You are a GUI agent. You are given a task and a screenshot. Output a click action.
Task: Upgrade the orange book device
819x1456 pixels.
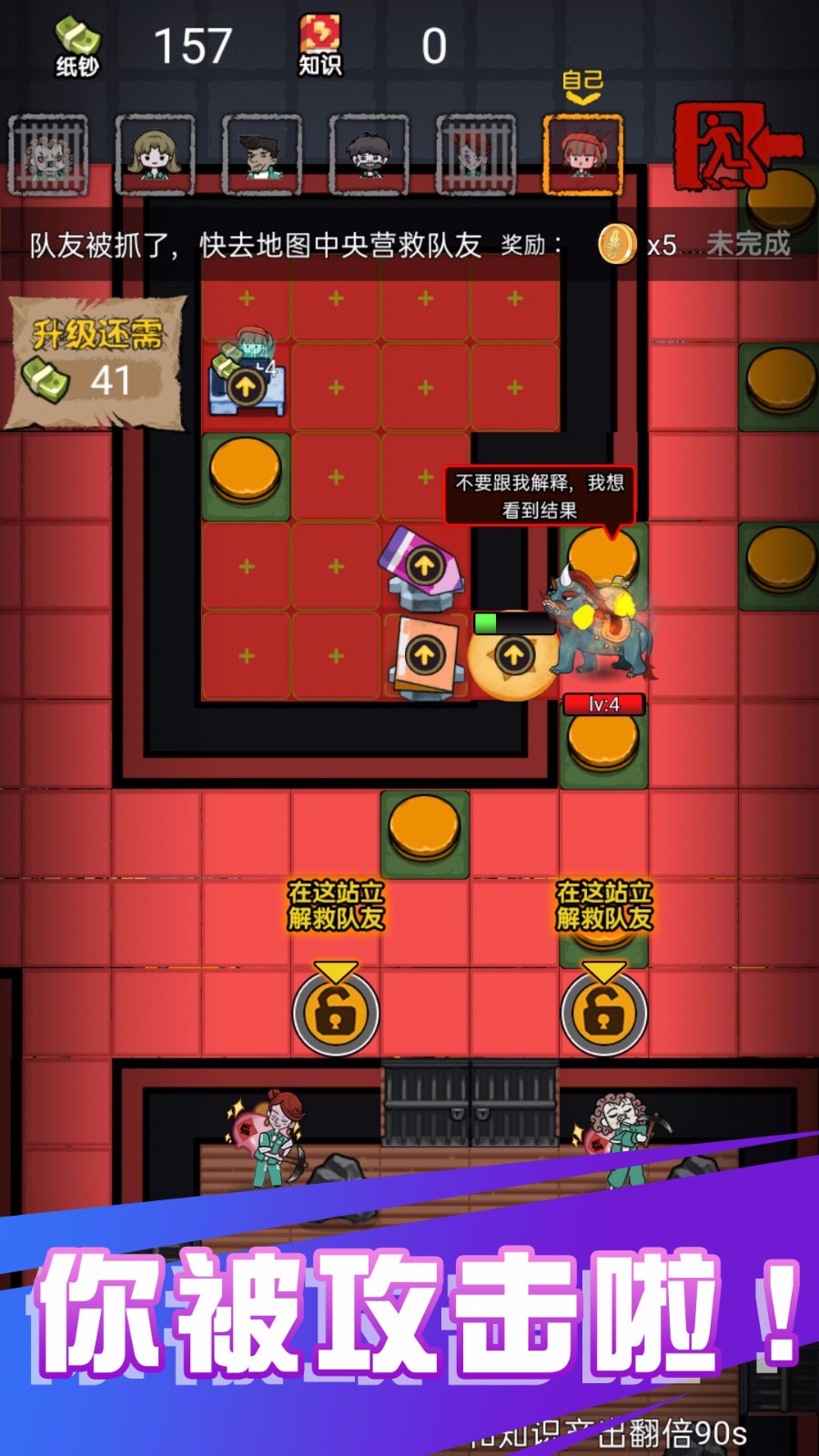[x=424, y=655]
